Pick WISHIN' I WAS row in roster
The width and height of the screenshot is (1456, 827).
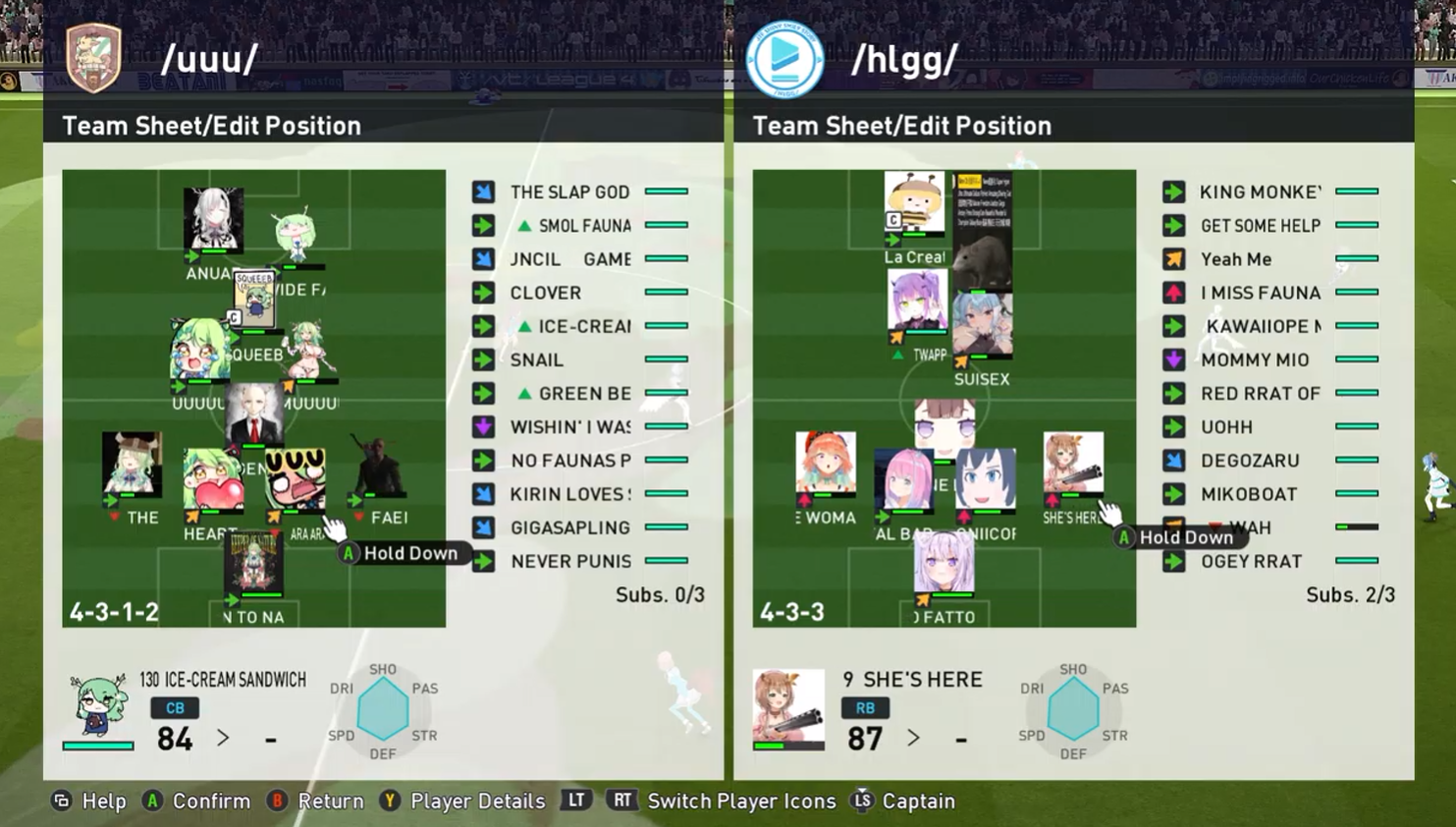coord(569,427)
